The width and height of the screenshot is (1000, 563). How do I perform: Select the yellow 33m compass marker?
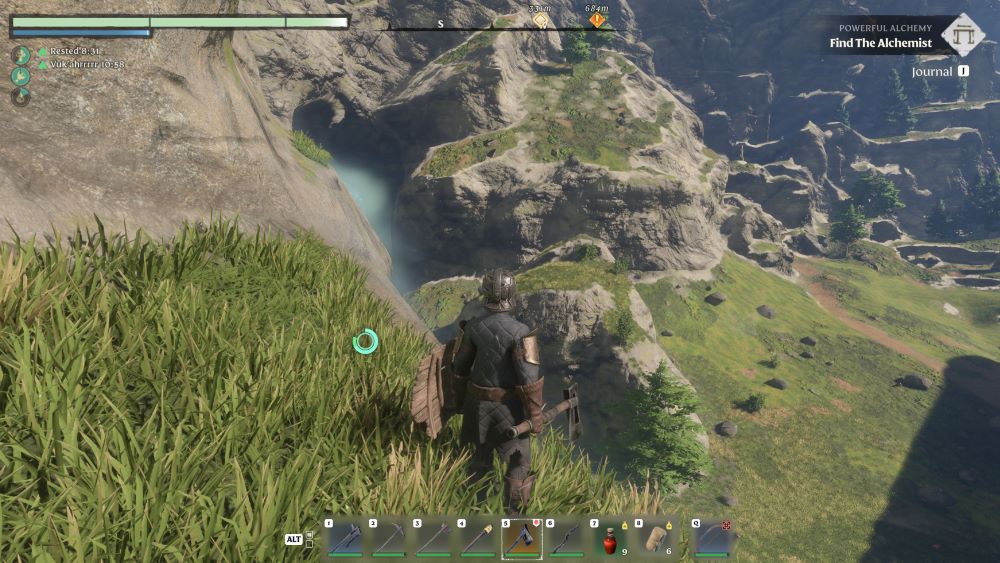tap(540, 20)
